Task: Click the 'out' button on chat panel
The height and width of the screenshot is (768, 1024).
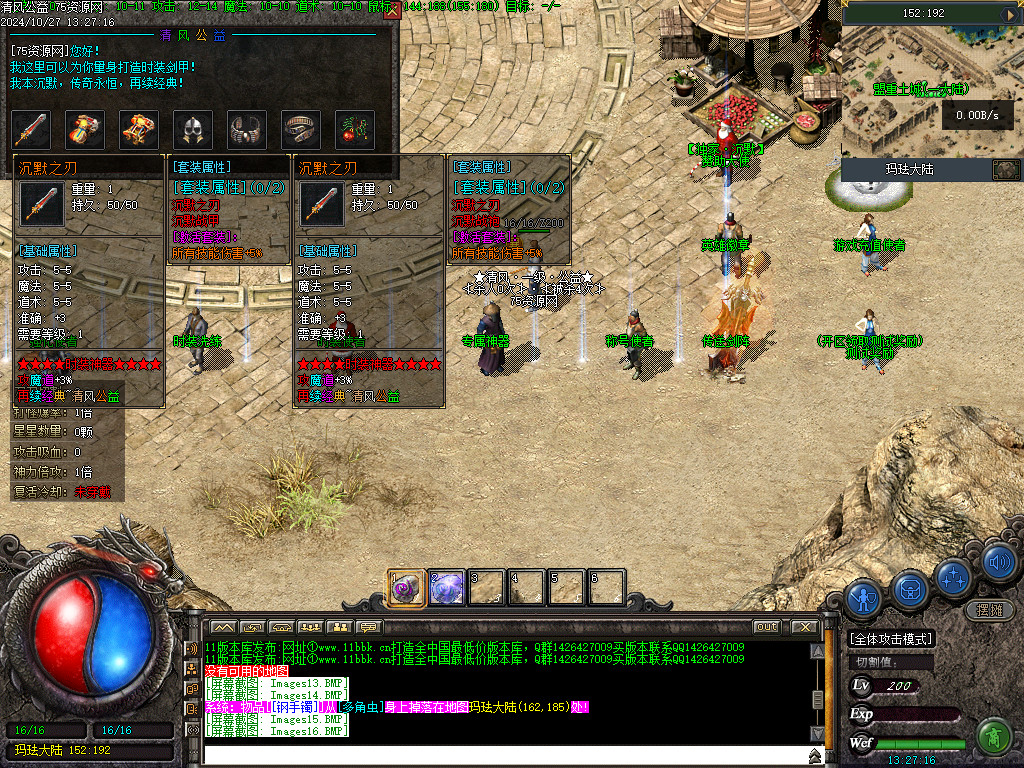Action: [x=766, y=627]
